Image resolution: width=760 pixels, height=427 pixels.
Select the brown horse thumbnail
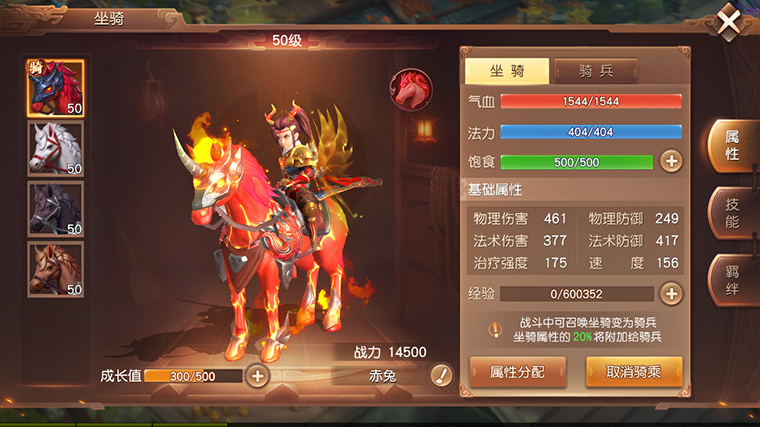[x=55, y=268]
